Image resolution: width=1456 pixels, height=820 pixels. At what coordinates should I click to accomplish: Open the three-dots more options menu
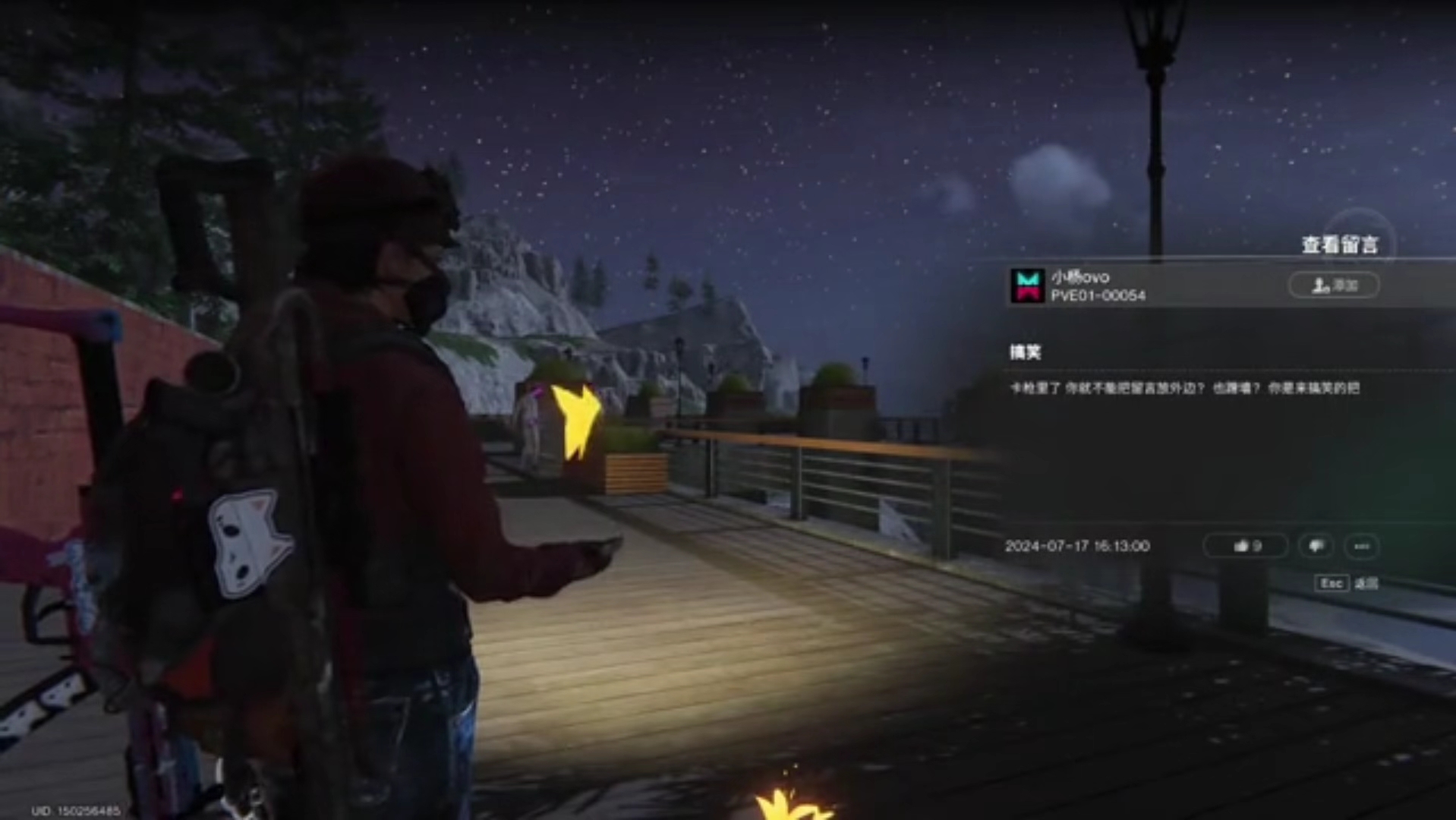click(1361, 546)
